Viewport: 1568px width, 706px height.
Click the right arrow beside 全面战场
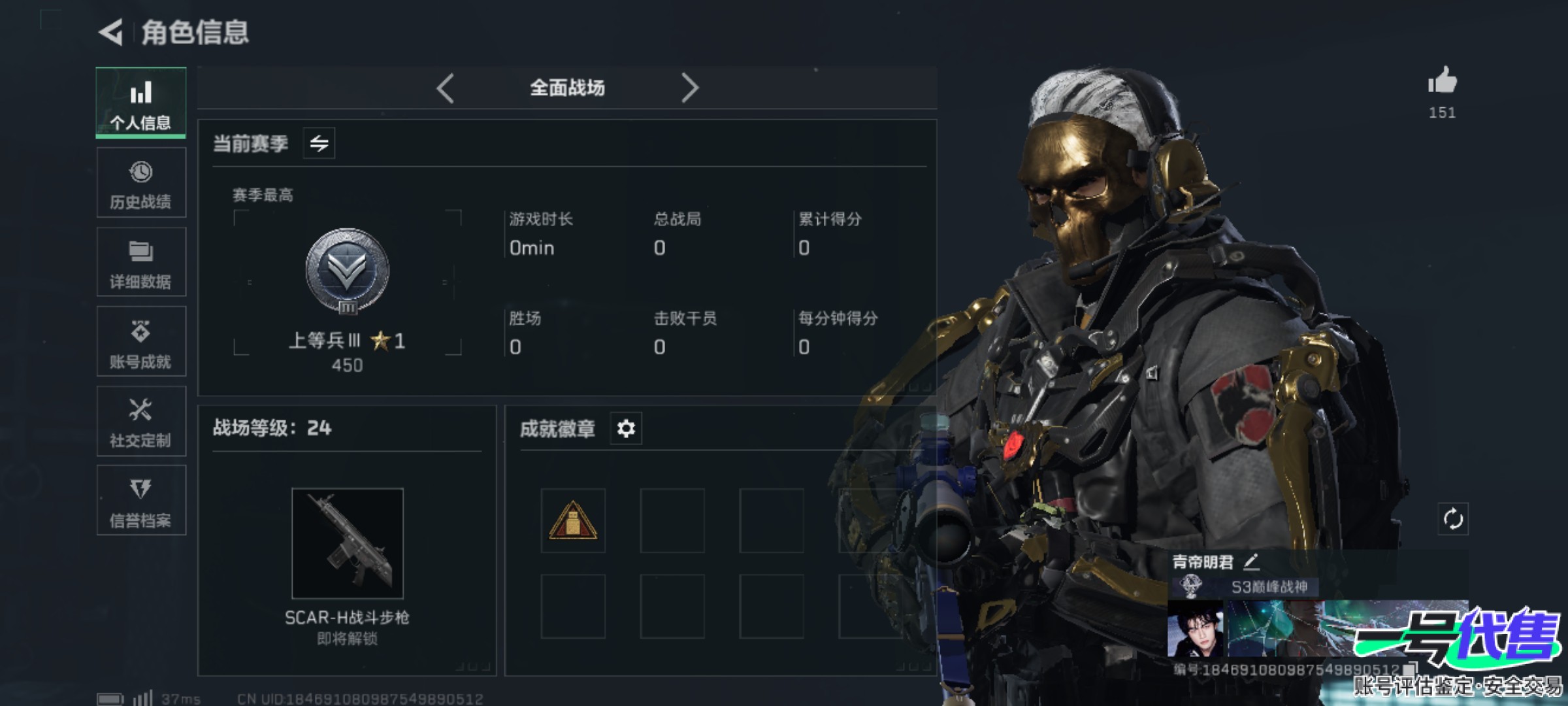pyautogui.click(x=690, y=88)
